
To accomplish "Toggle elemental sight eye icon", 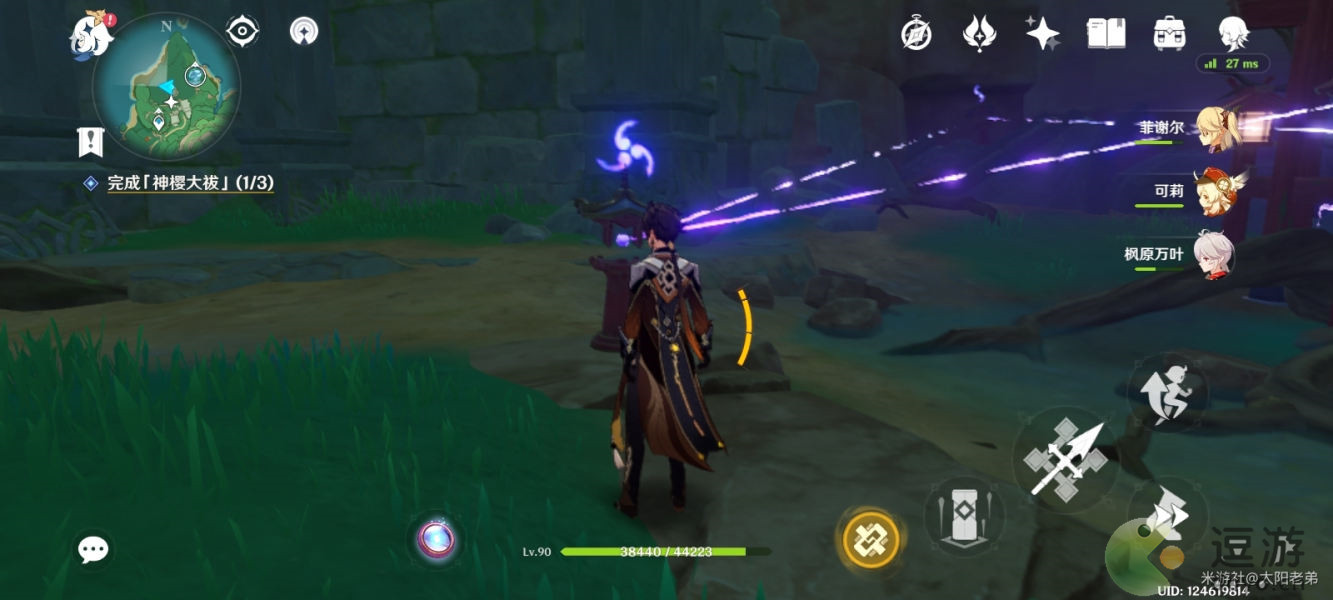I will (x=243, y=32).
